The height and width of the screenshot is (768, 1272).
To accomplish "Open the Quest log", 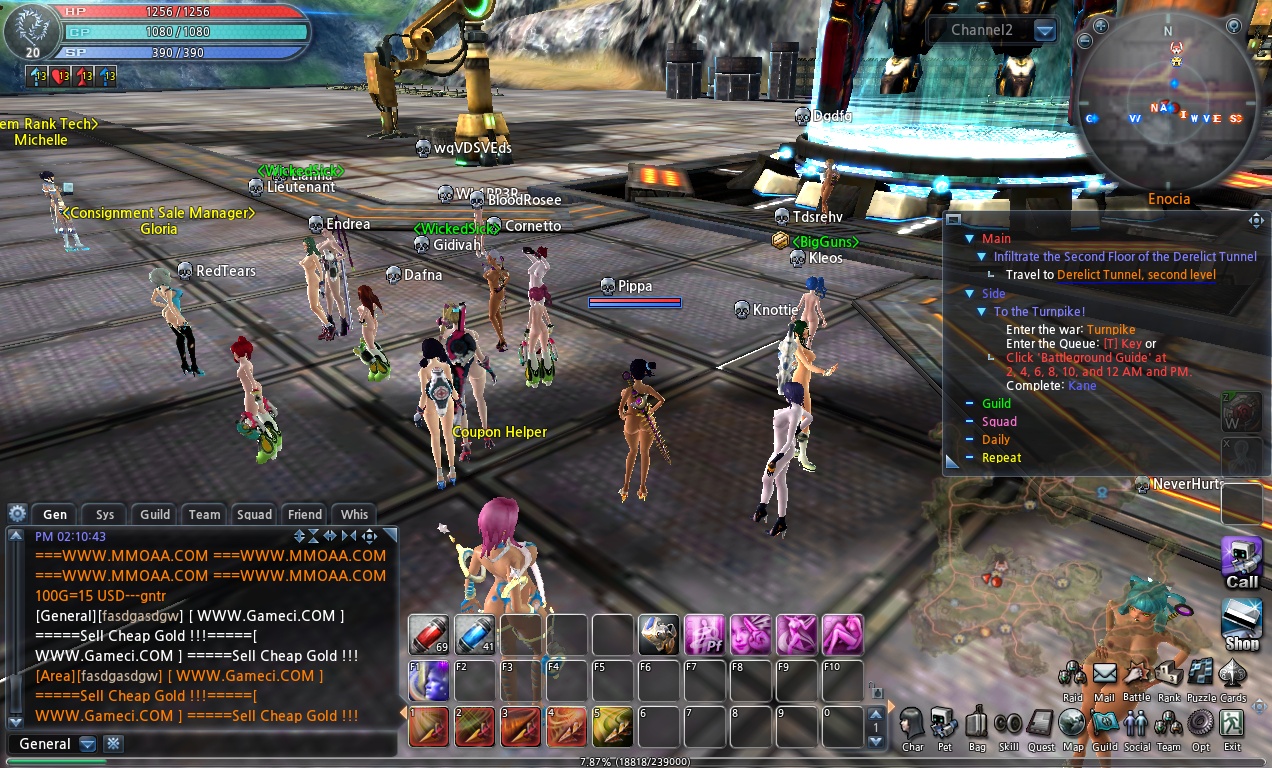I will point(1041,725).
